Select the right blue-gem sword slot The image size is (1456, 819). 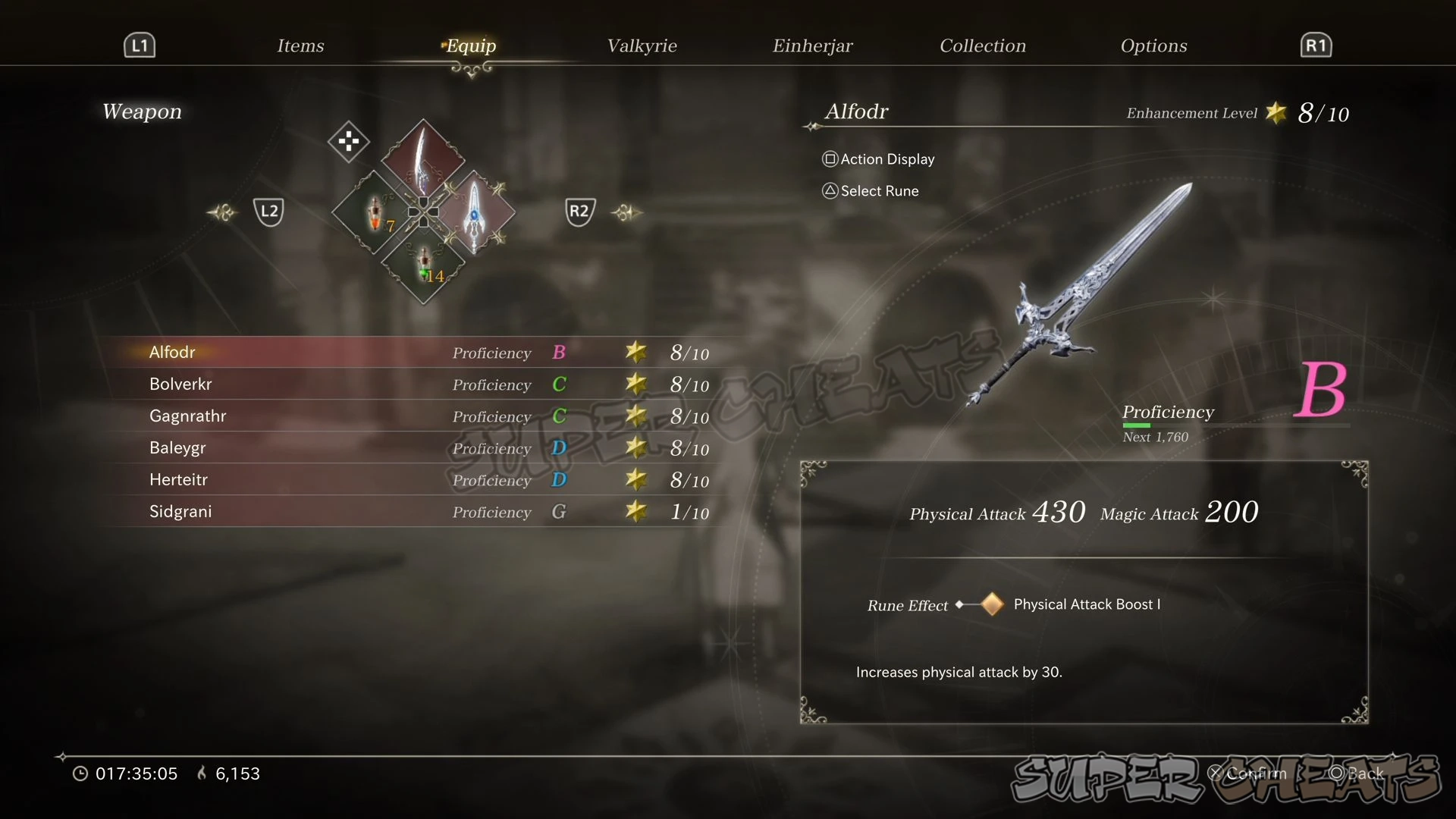click(475, 212)
